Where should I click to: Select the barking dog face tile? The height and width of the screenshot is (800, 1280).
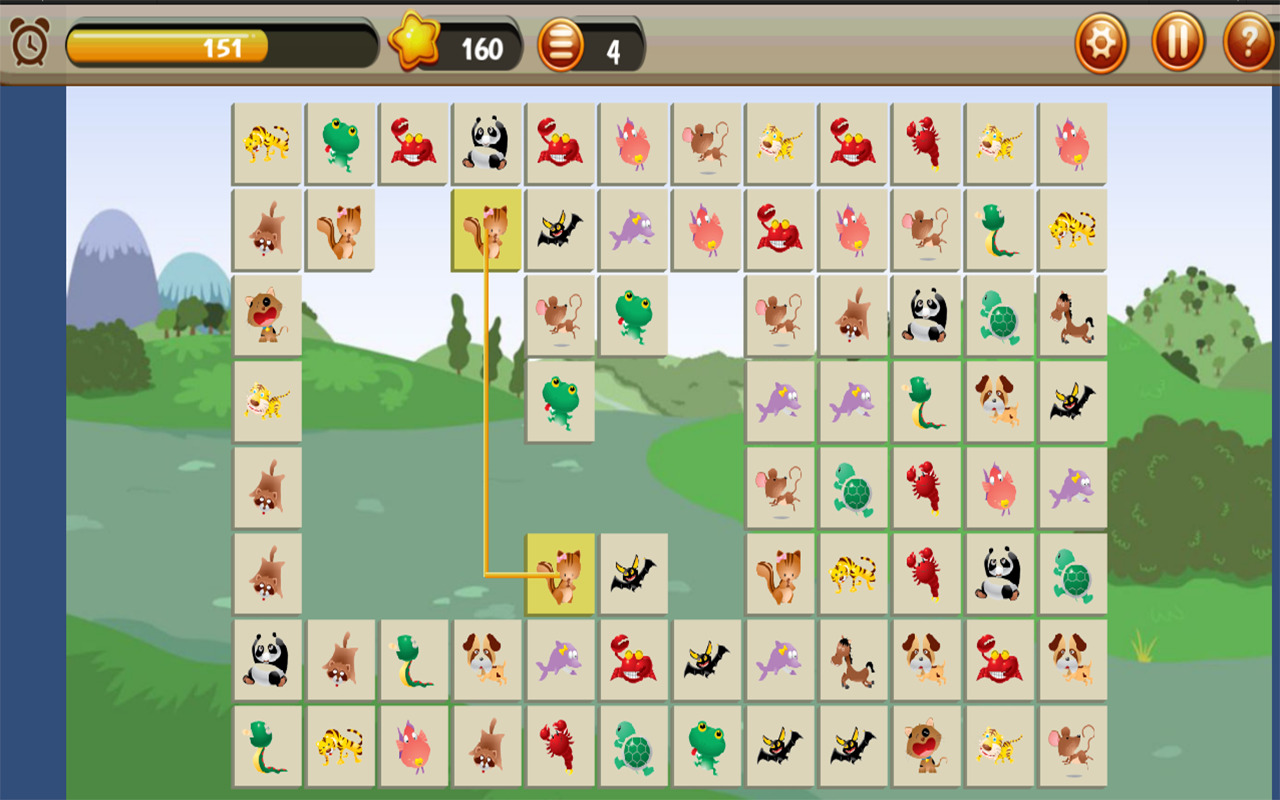pyautogui.click(x=267, y=315)
